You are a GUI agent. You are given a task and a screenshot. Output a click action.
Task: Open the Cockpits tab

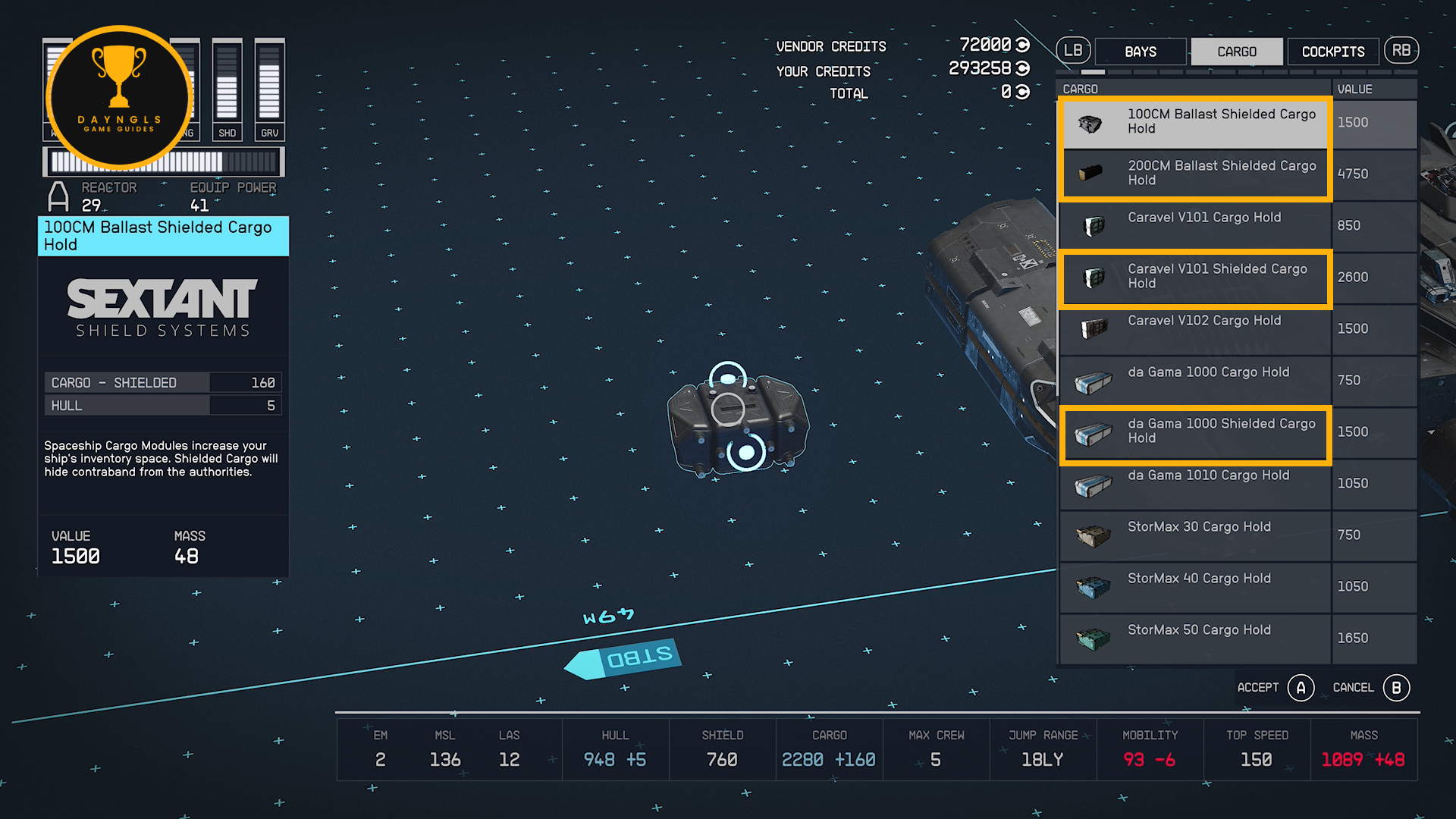point(1333,52)
